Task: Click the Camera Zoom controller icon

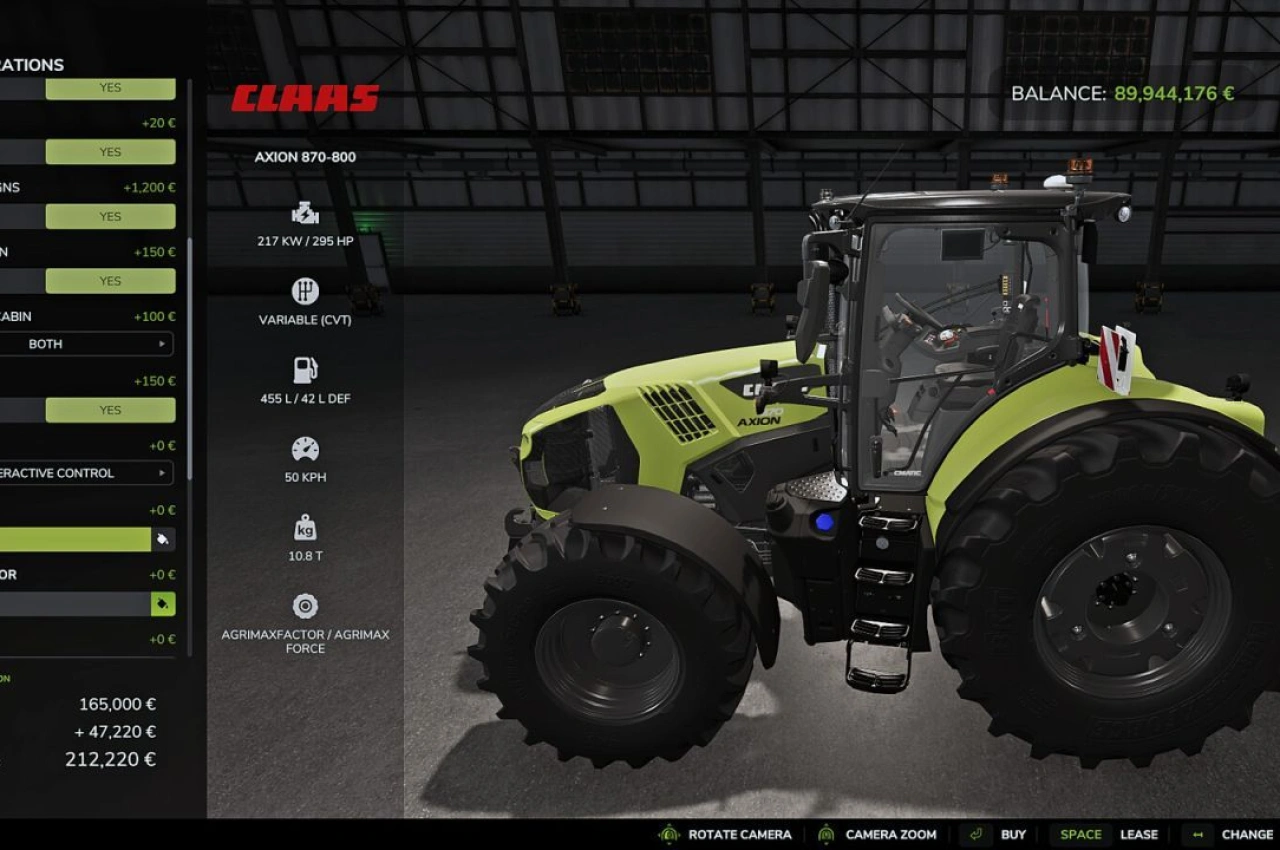Action: [825, 834]
